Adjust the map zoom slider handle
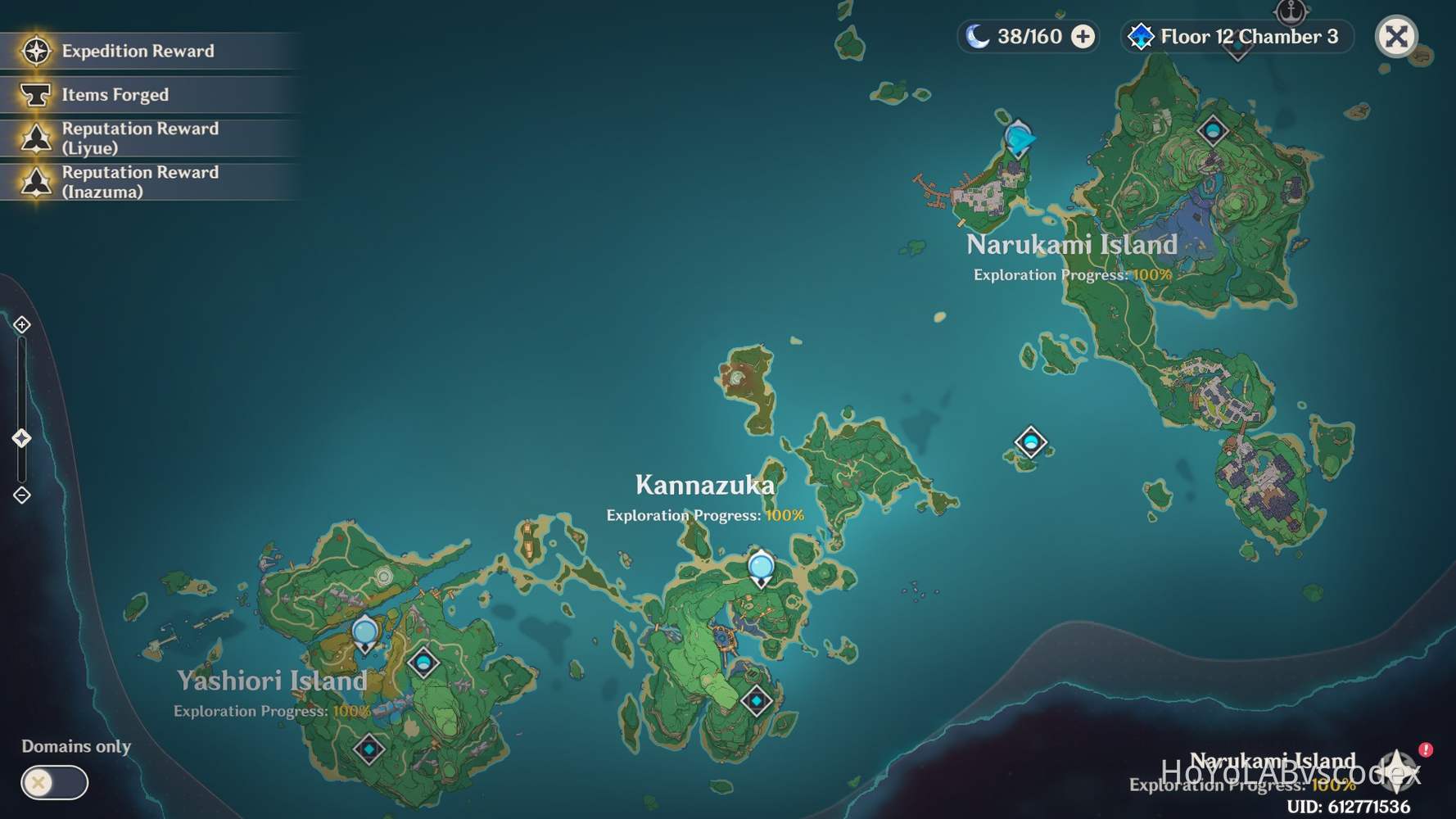Image resolution: width=1456 pixels, height=819 pixels. click(20, 437)
